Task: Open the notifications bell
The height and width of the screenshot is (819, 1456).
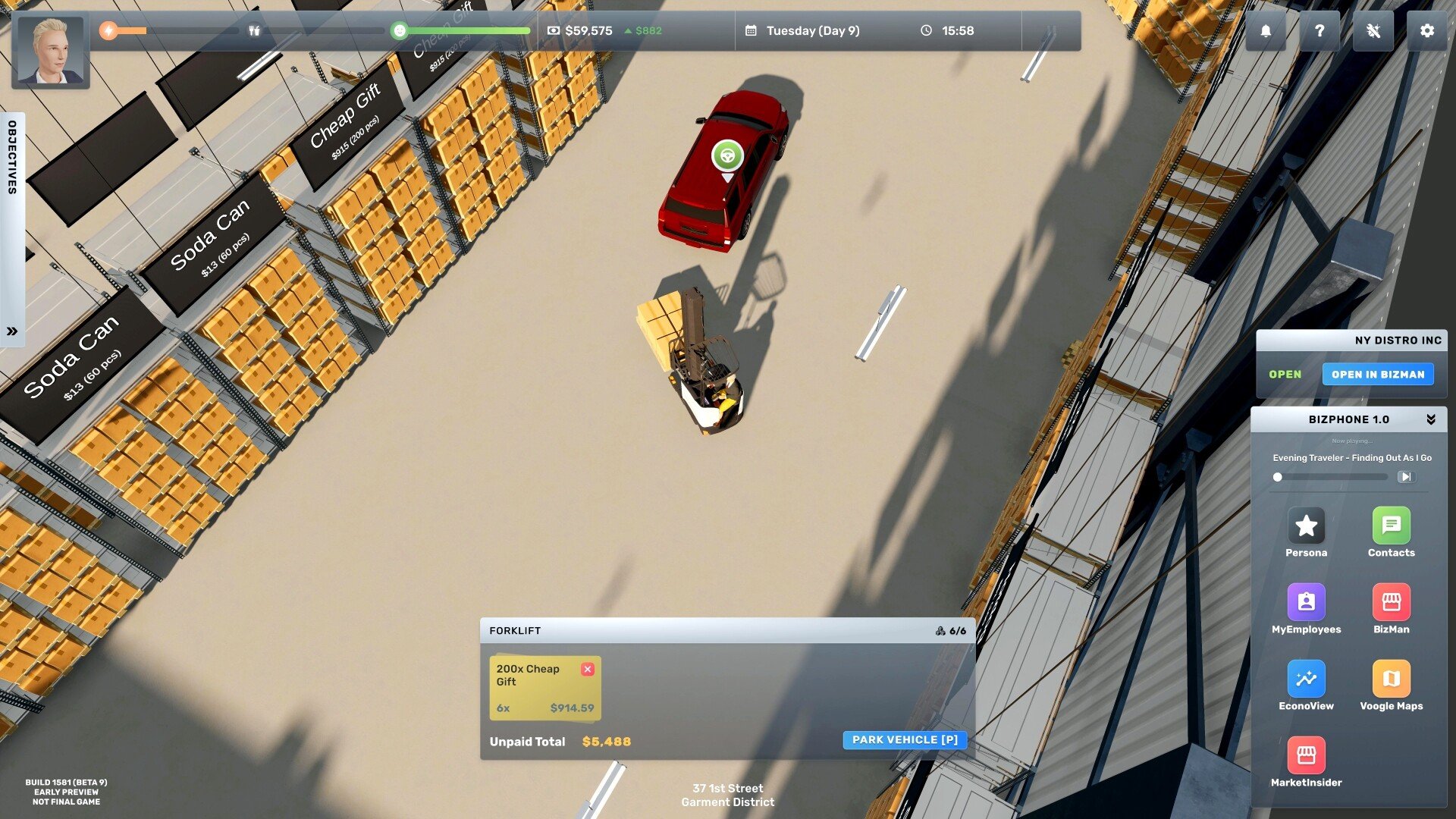Action: point(1266,31)
